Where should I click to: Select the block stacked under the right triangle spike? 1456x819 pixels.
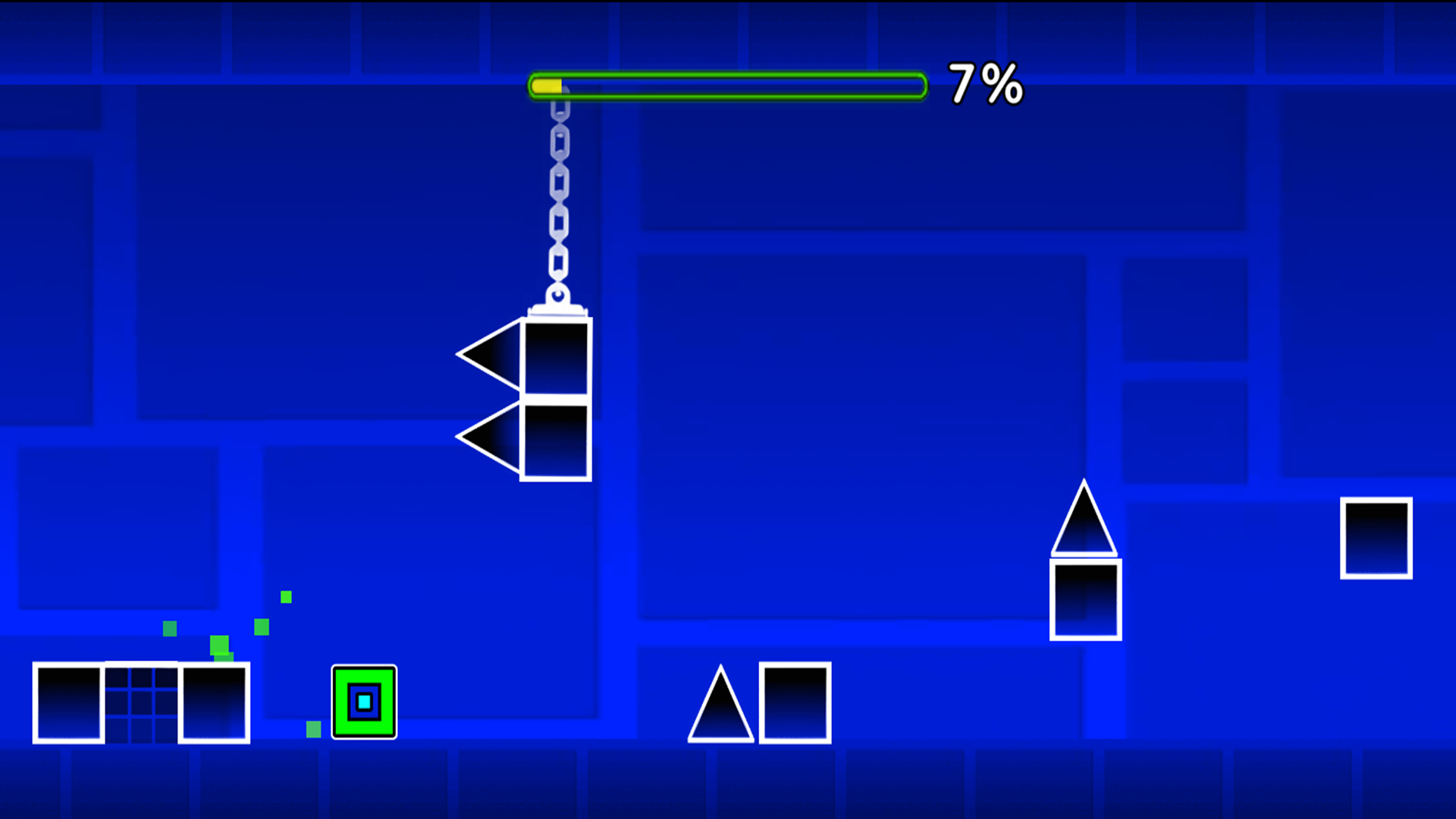click(x=1084, y=599)
